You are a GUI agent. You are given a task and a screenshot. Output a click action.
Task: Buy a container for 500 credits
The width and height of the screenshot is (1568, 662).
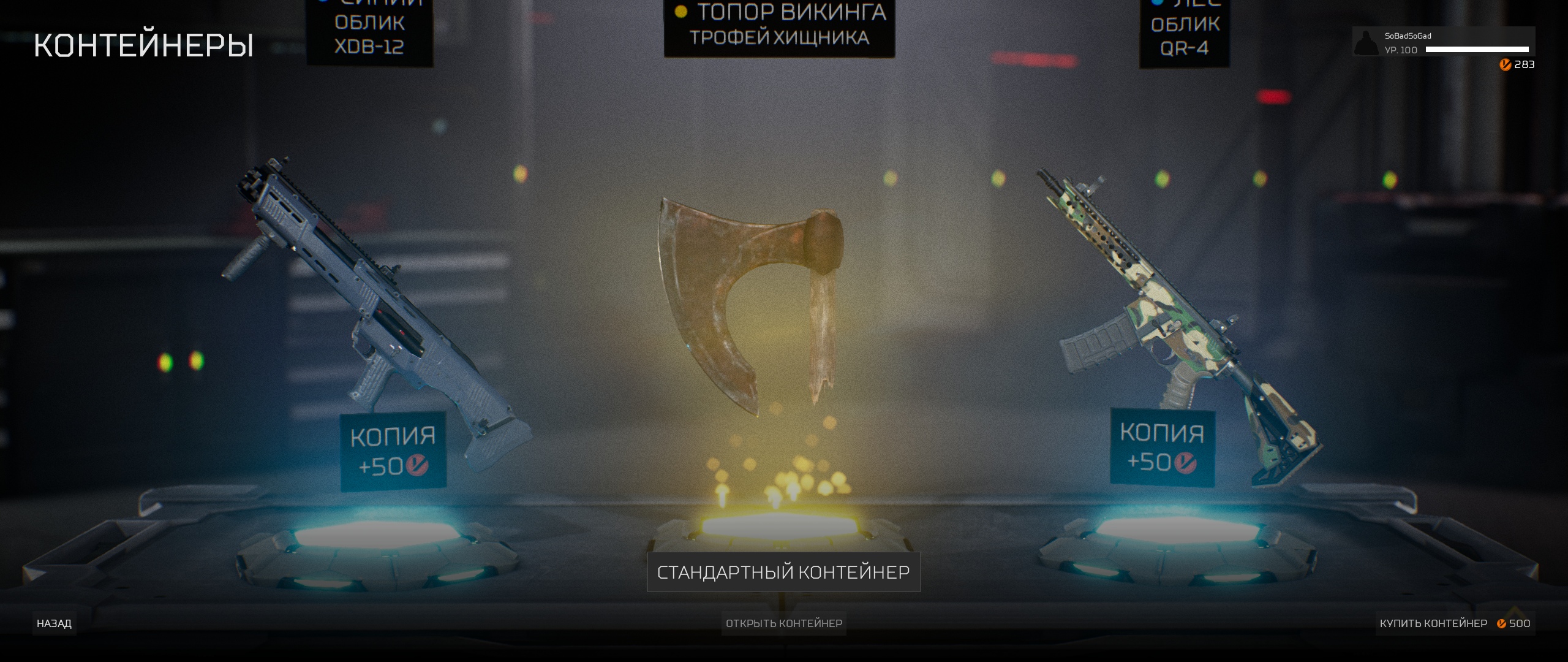pos(1454,623)
